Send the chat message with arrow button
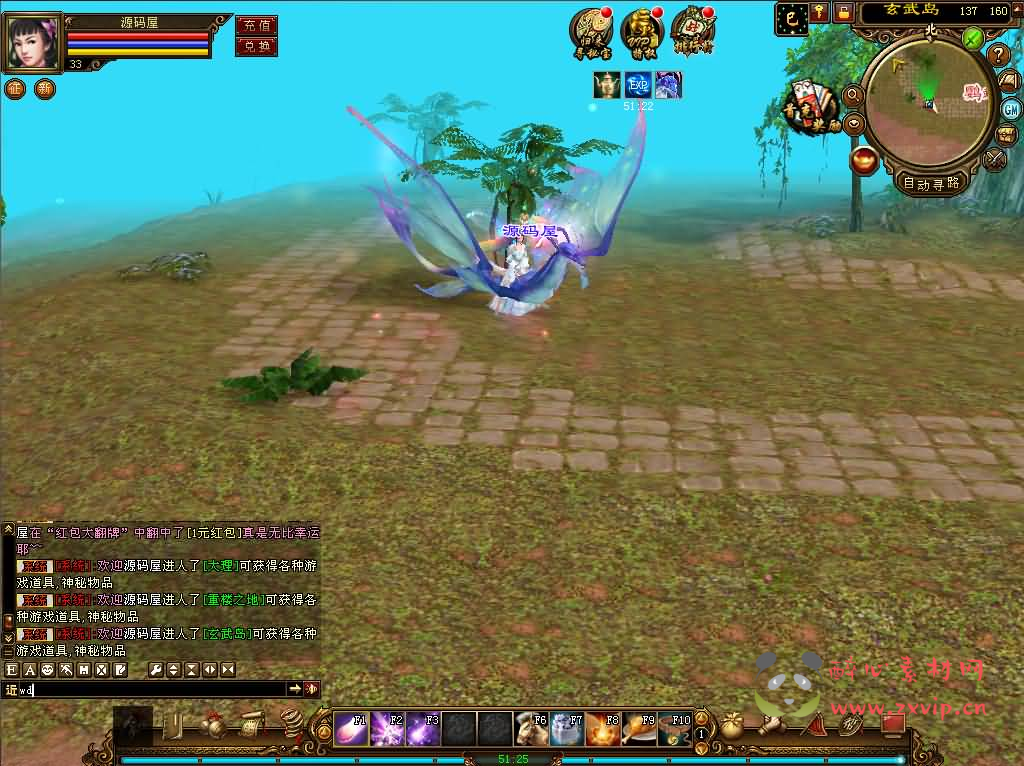The image size is (1024, 766). (295, 689)
